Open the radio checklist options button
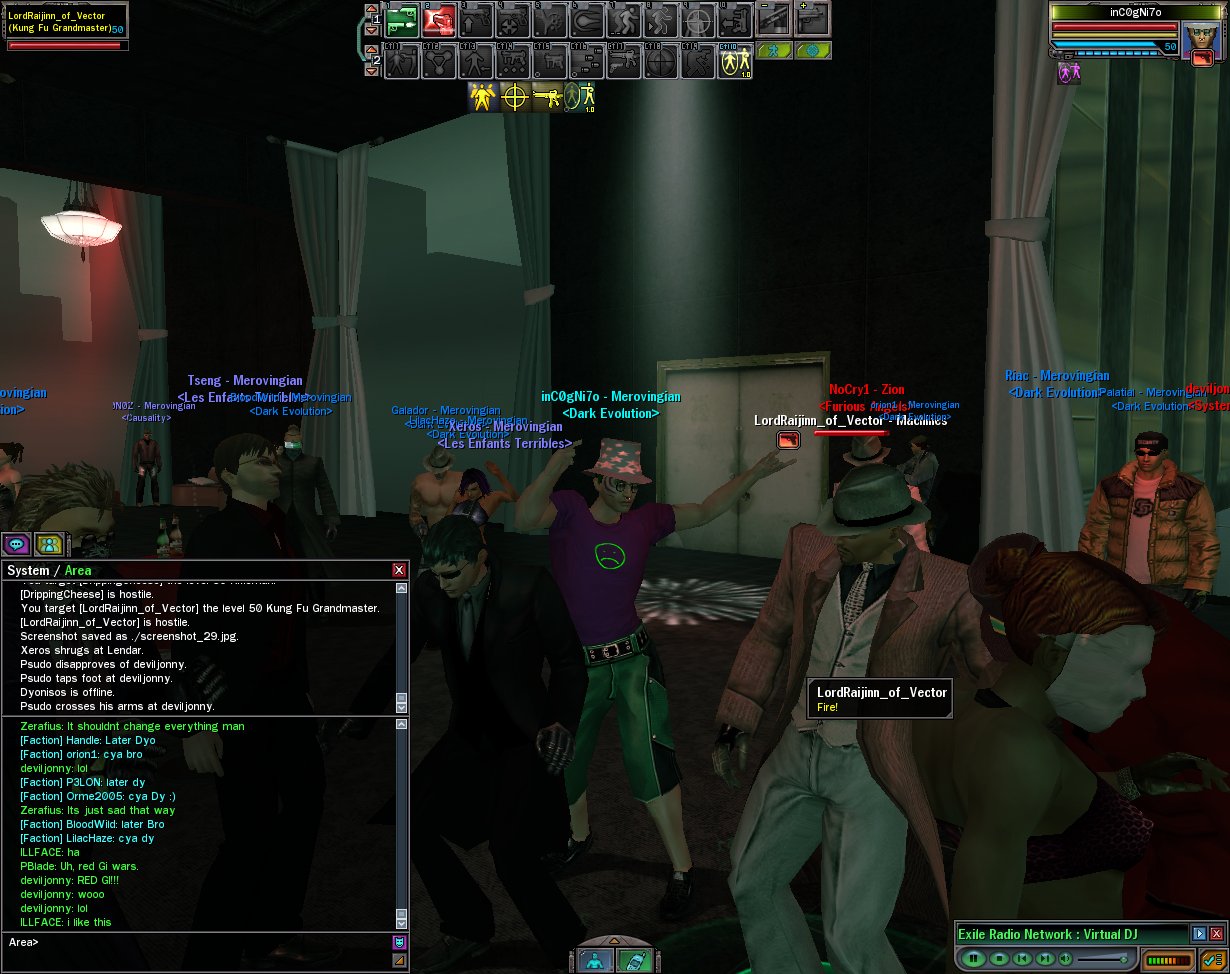 click(1213, 959)
